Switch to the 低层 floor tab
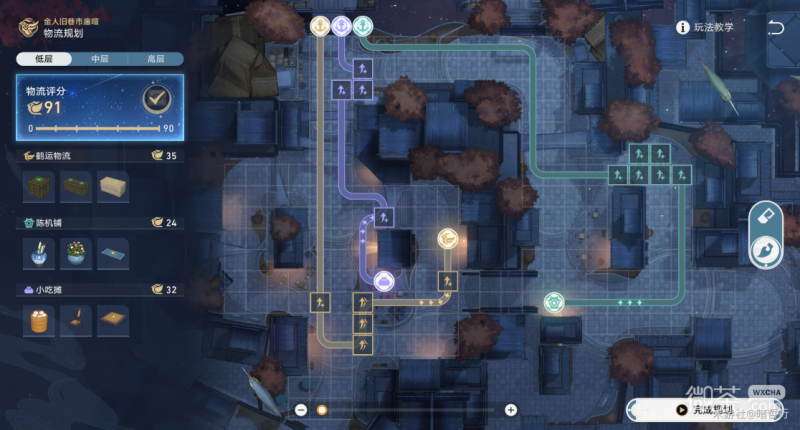 click(43, 59)
